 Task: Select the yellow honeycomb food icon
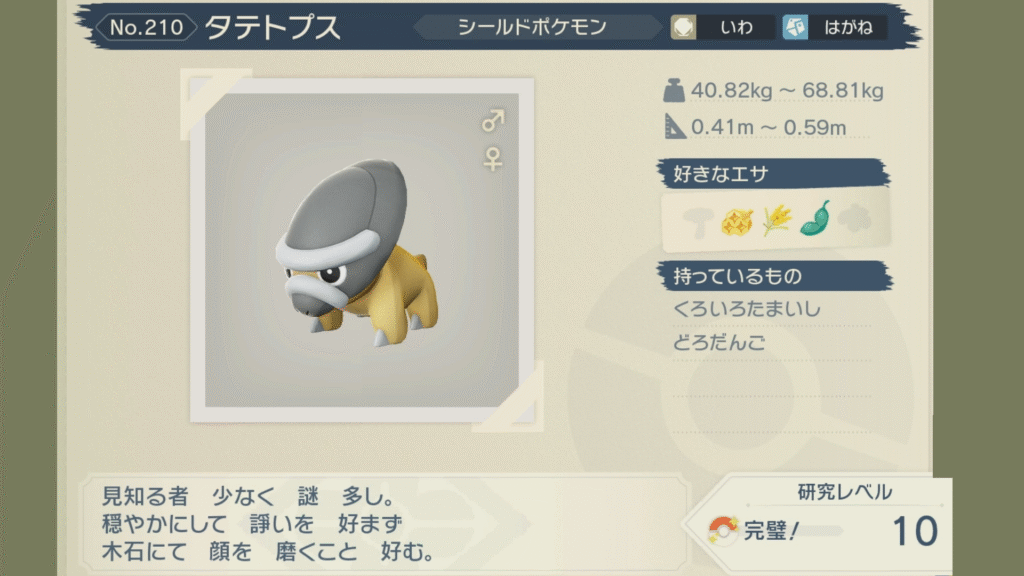coord(736,220)
